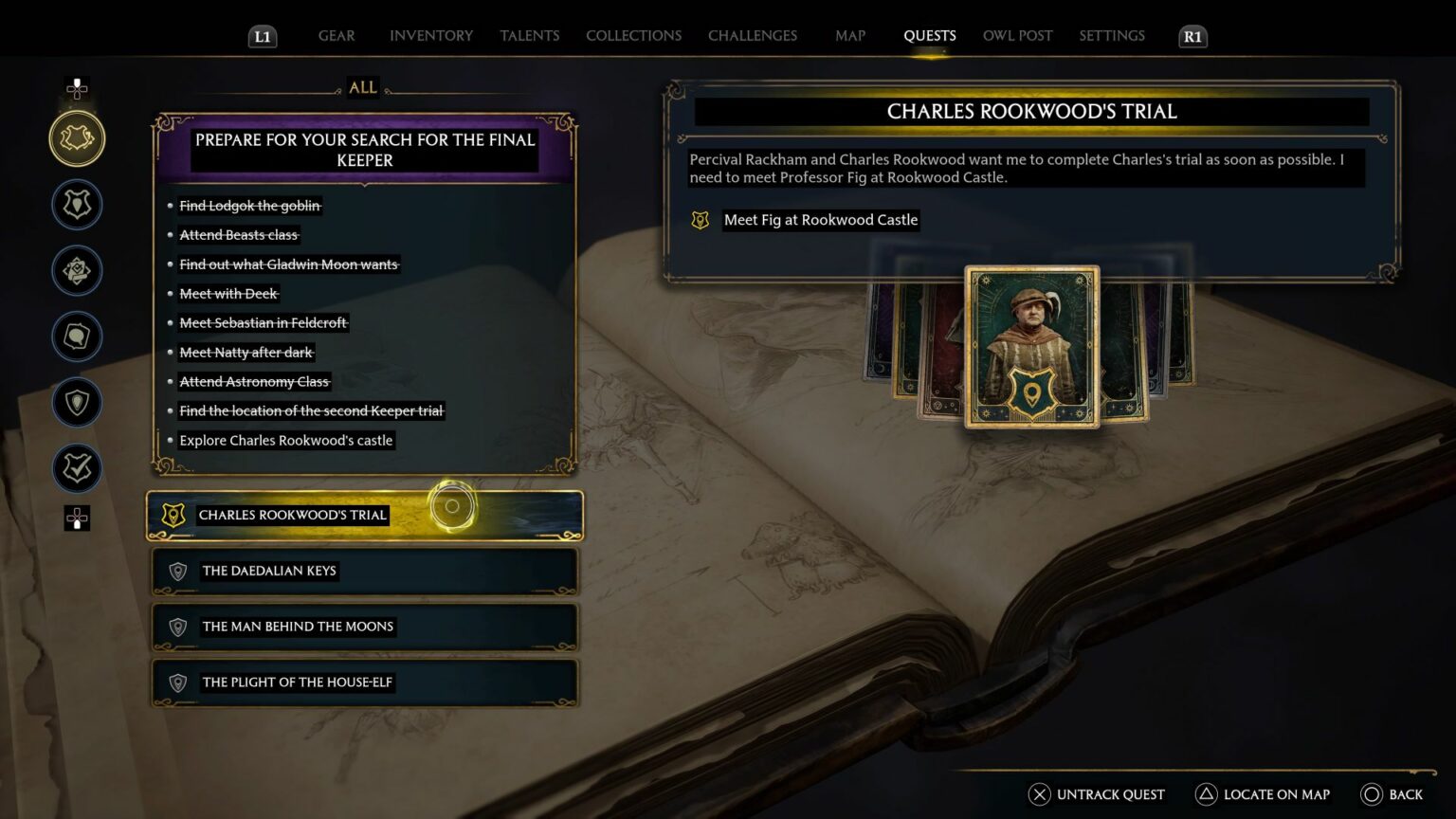The image size is (1456, 819).
Task: Expand the Prepare For Your Search quest header
Action: tap(365, 150)
